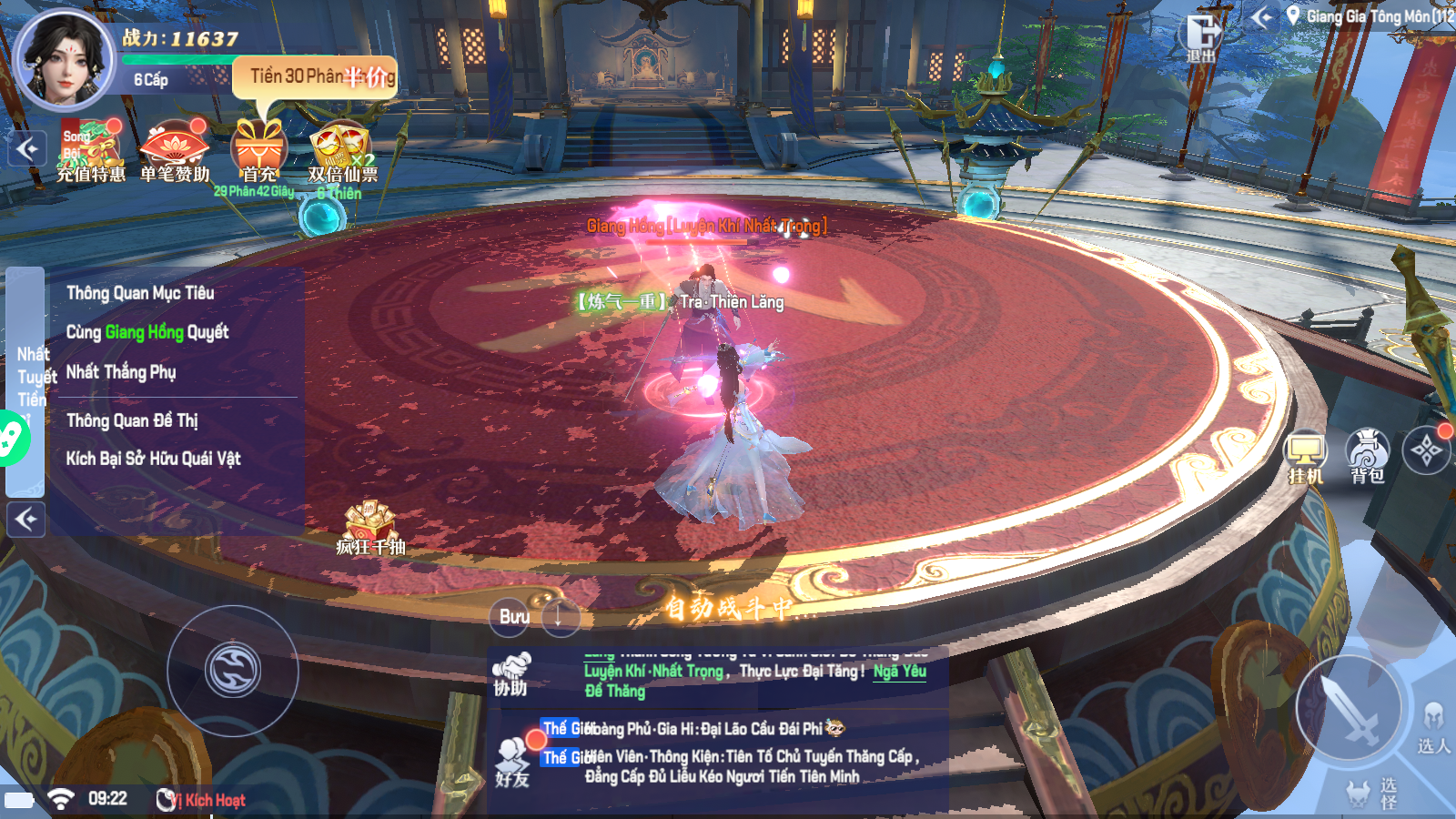Image resolution: width=1456 pixels, height=819 pixels.
Task: Open the 背包 backpack
Action: [1367, 455]
